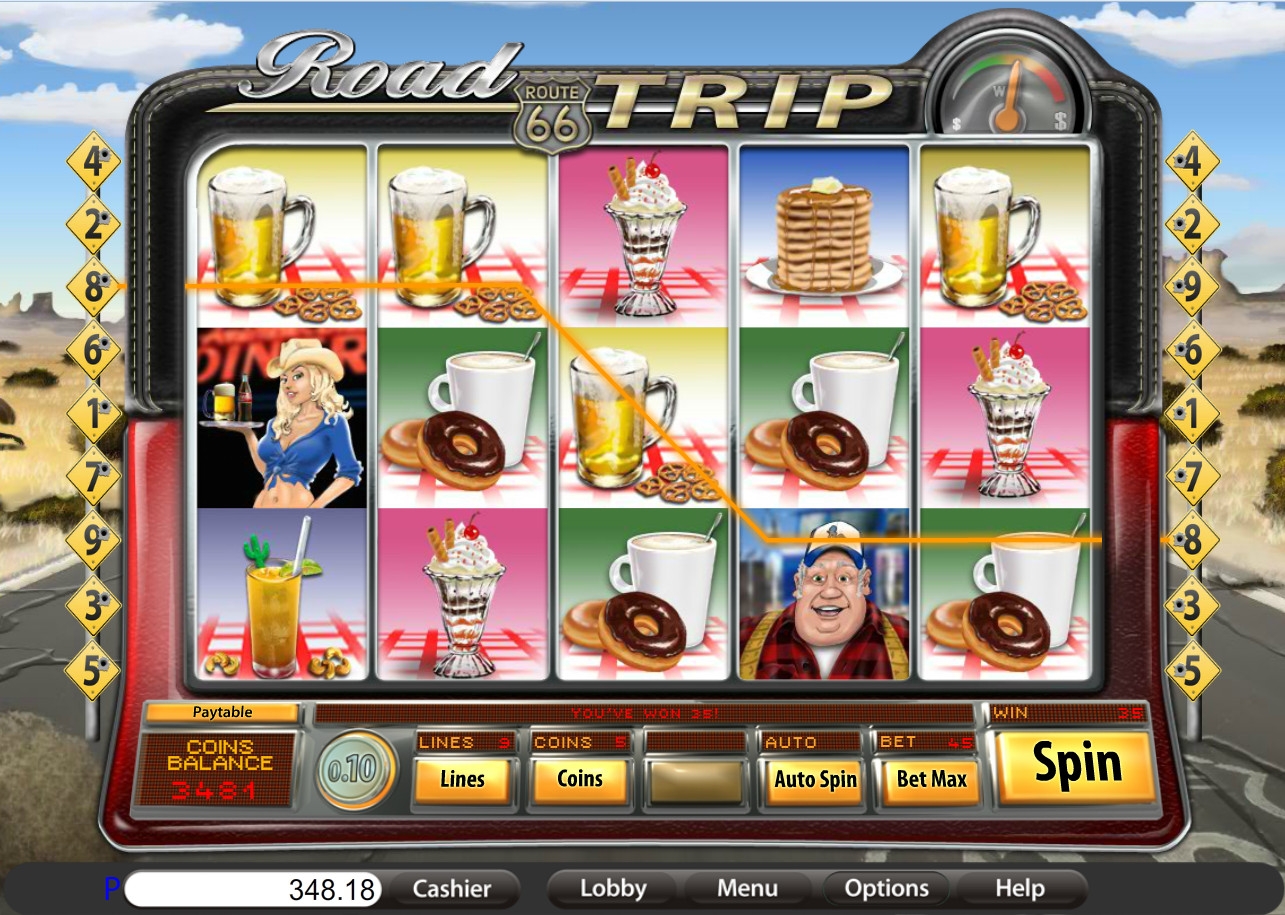Show the Options panel
This screenshot has width=1285, height=915.
pos(886,888)
